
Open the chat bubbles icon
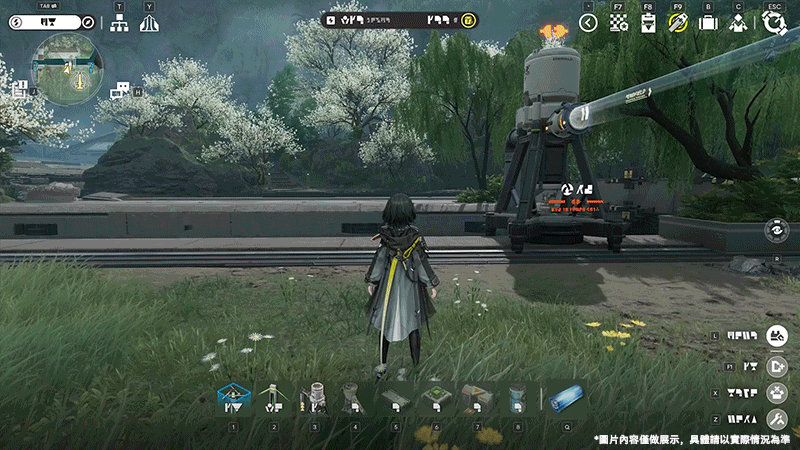click(x=121, y=91)
